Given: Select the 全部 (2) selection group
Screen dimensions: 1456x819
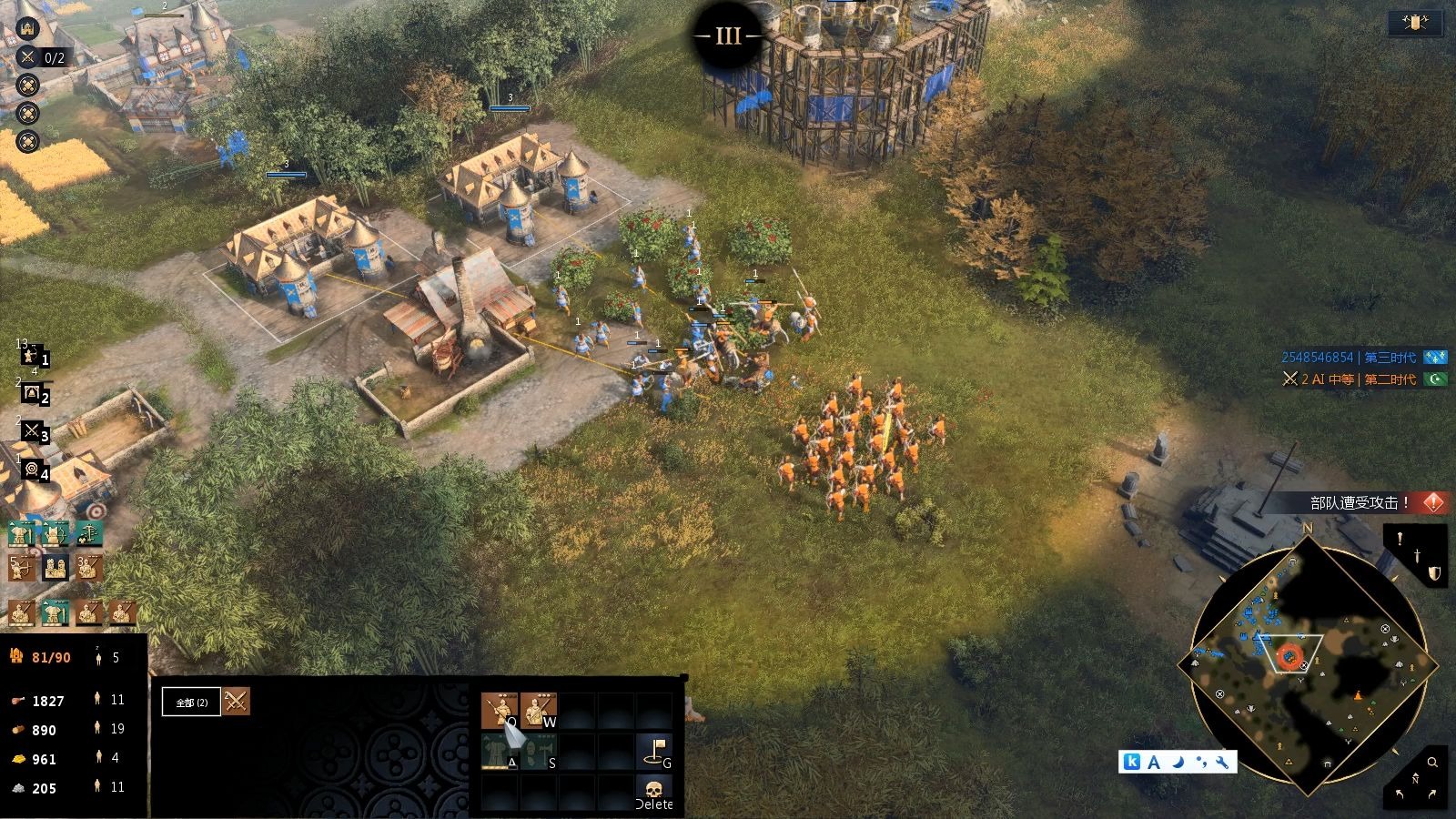Looking at the screenshot, I should tap(191, 702).
